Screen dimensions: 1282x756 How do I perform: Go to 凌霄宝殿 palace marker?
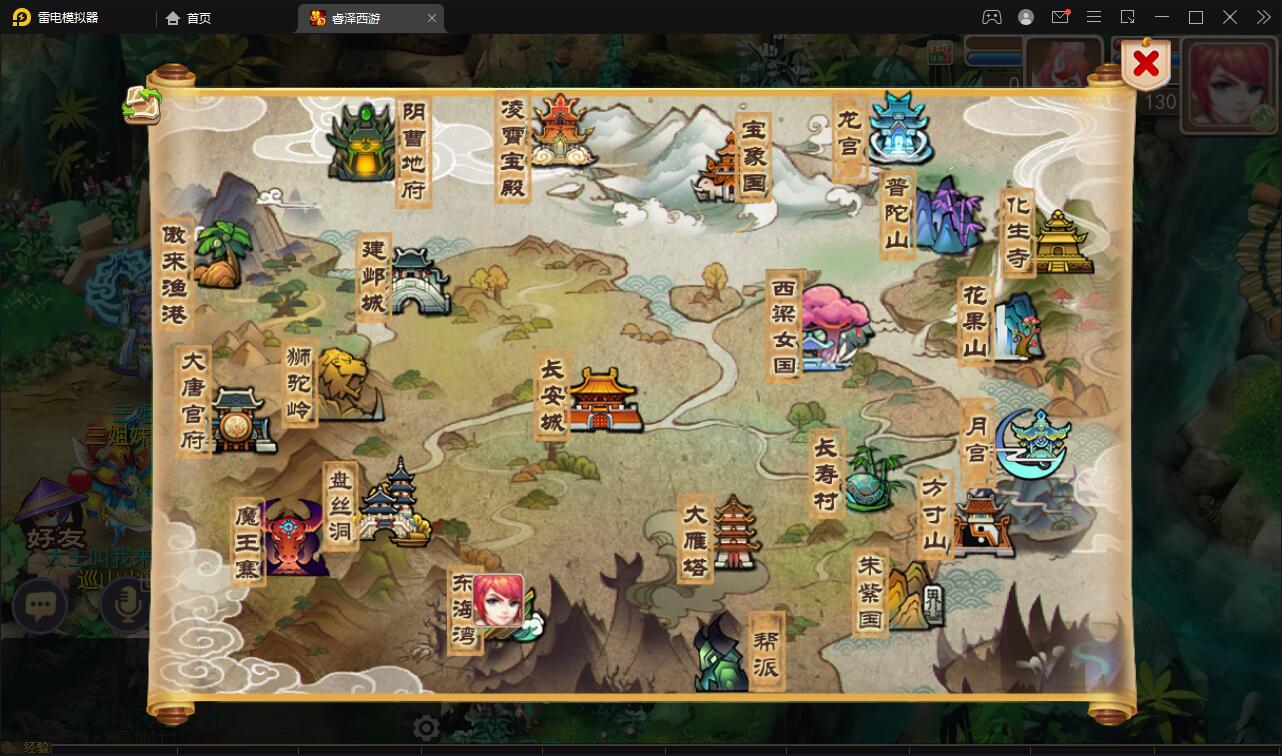tap(555, 130)
